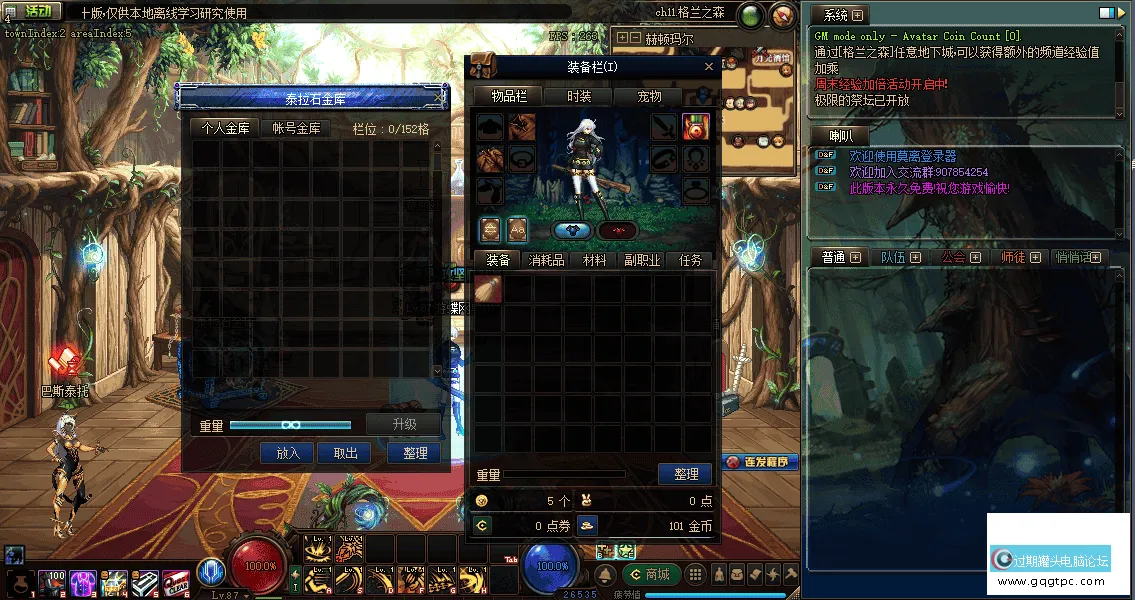
Task: Click the vault's 升级 upgrade button
Action: coord(403,424)
